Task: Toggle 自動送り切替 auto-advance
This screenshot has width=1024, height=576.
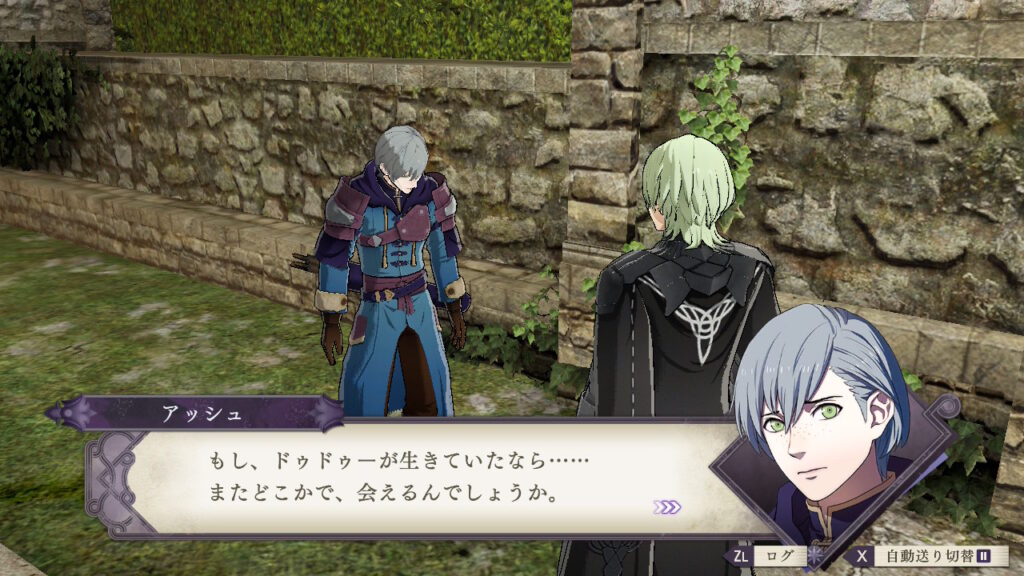Action: tap(931, 556)
